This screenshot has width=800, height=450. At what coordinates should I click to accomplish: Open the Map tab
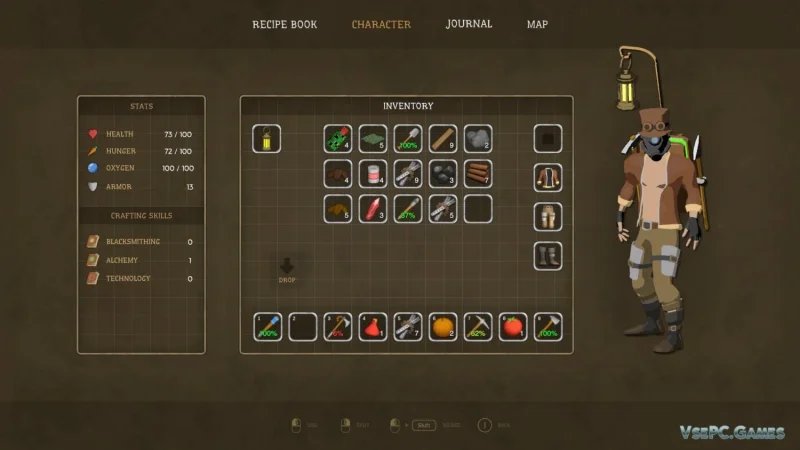click(x=537, y=24)
